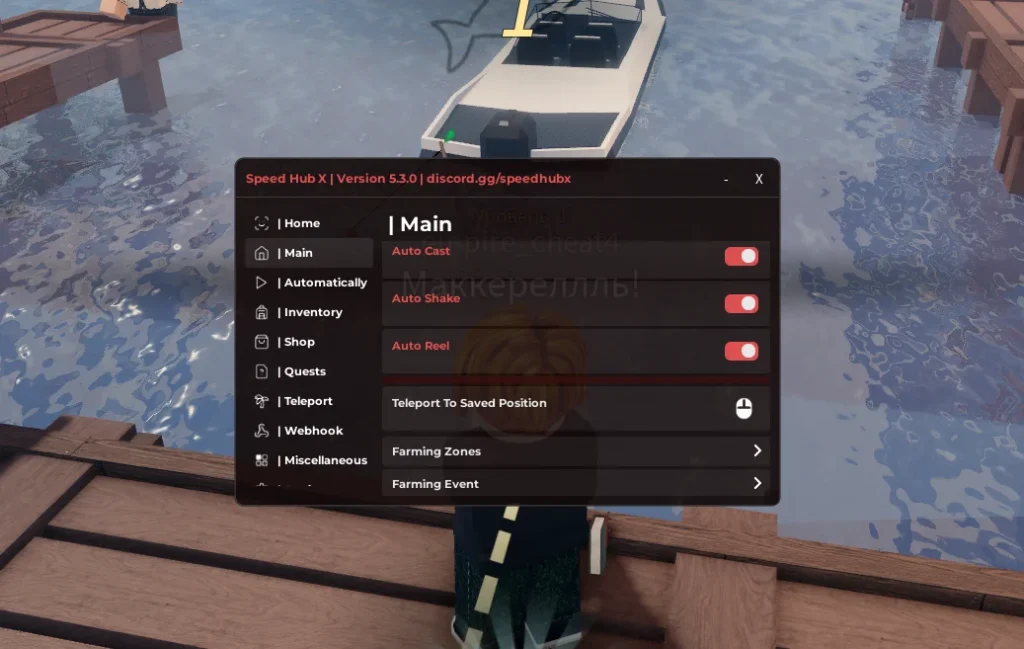1024x649 pixels.
Task: Open the Shop tab
Action: coord(296,342)
